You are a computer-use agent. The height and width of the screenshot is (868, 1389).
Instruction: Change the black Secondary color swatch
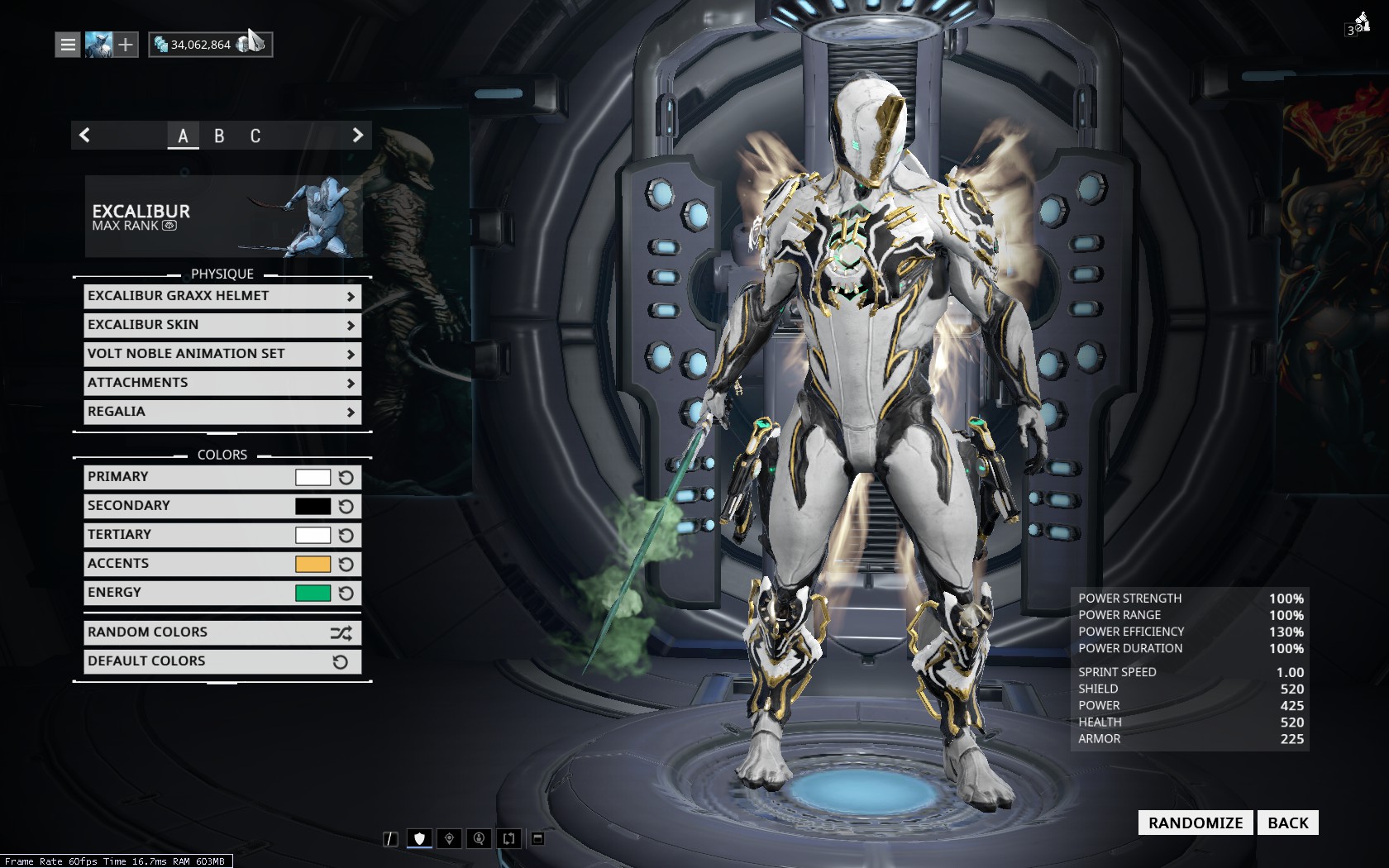[313, 506]
